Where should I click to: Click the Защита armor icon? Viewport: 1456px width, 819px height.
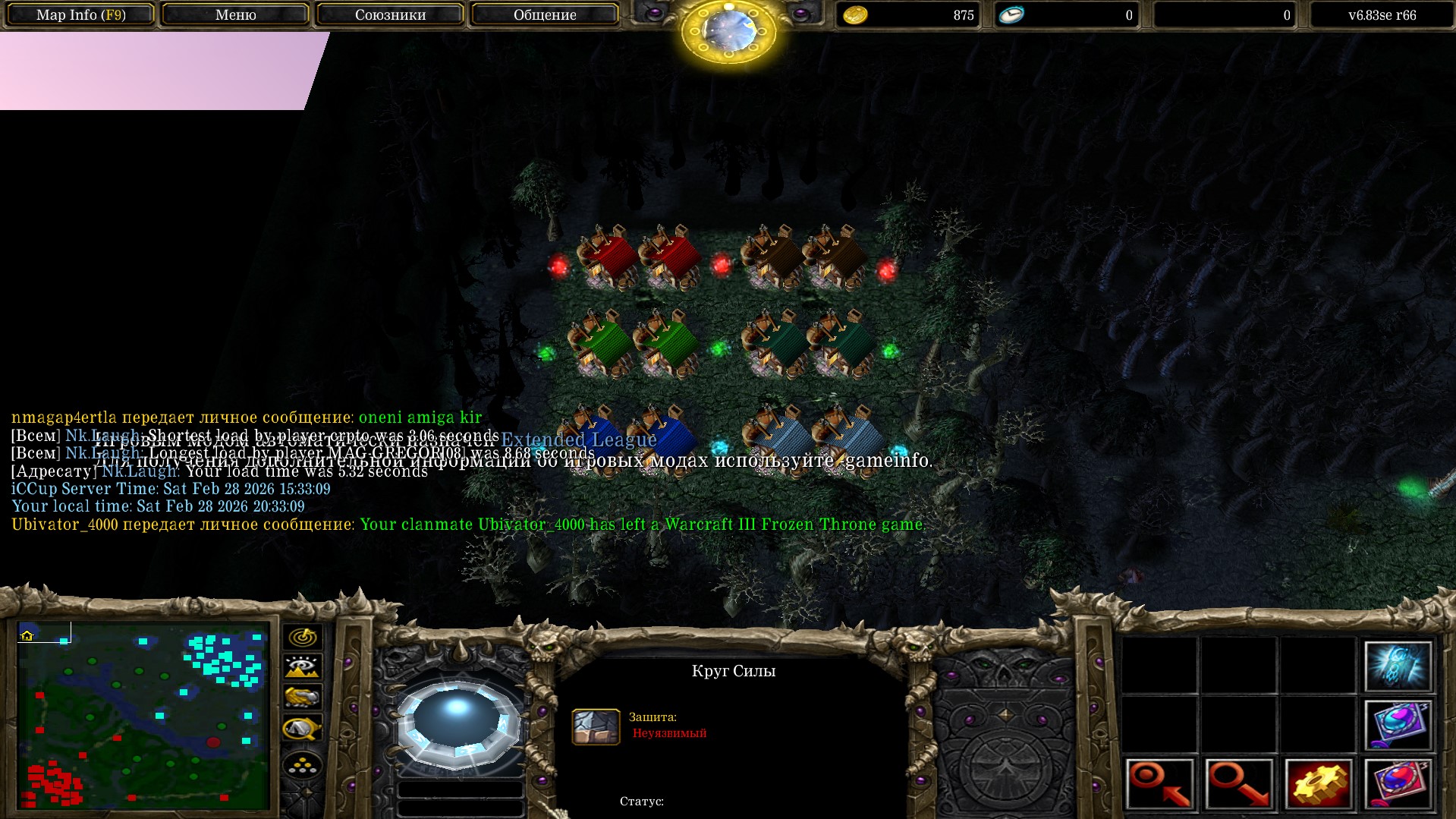596,726
